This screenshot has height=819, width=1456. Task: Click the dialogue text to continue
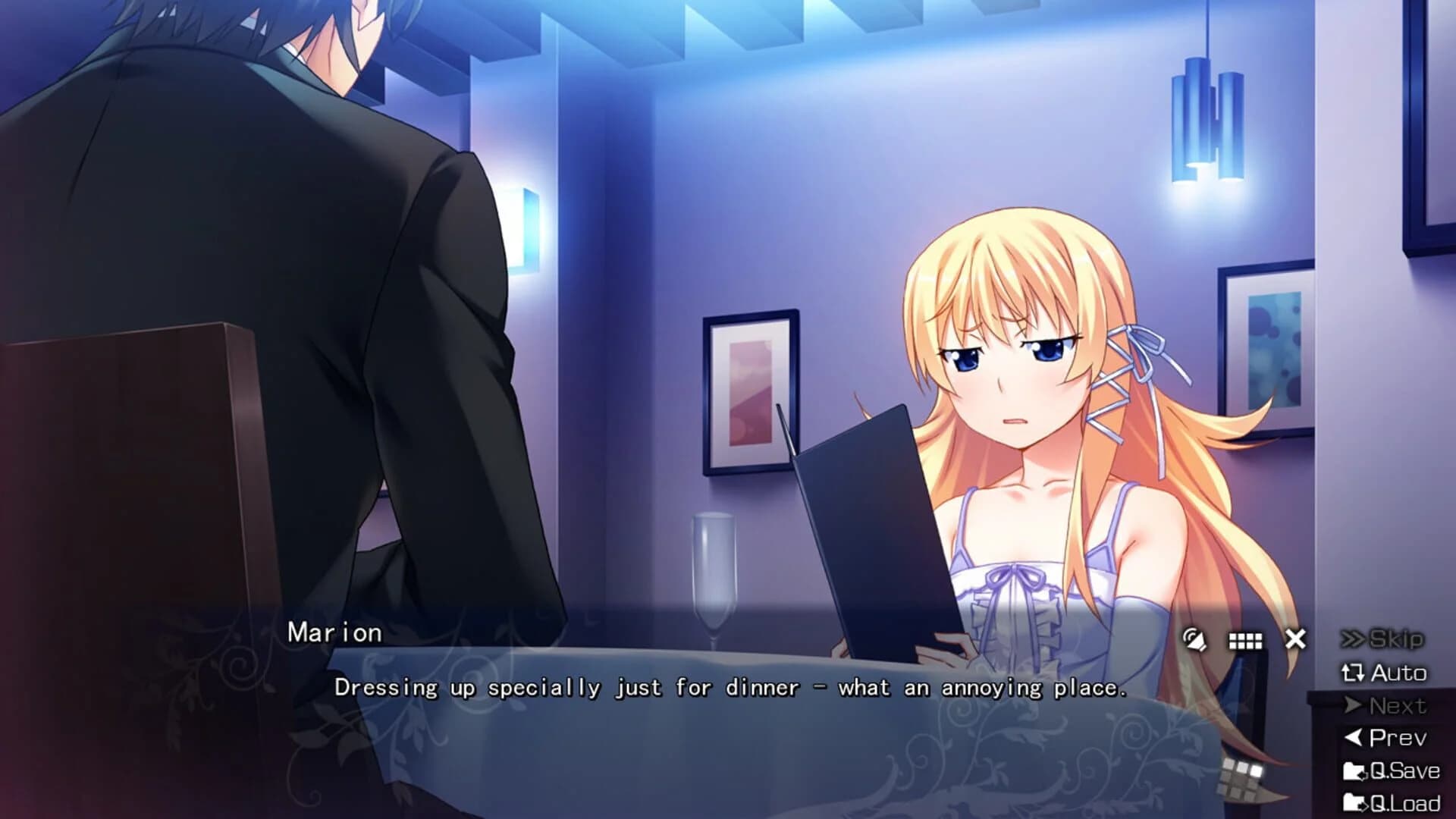[732, 689]
